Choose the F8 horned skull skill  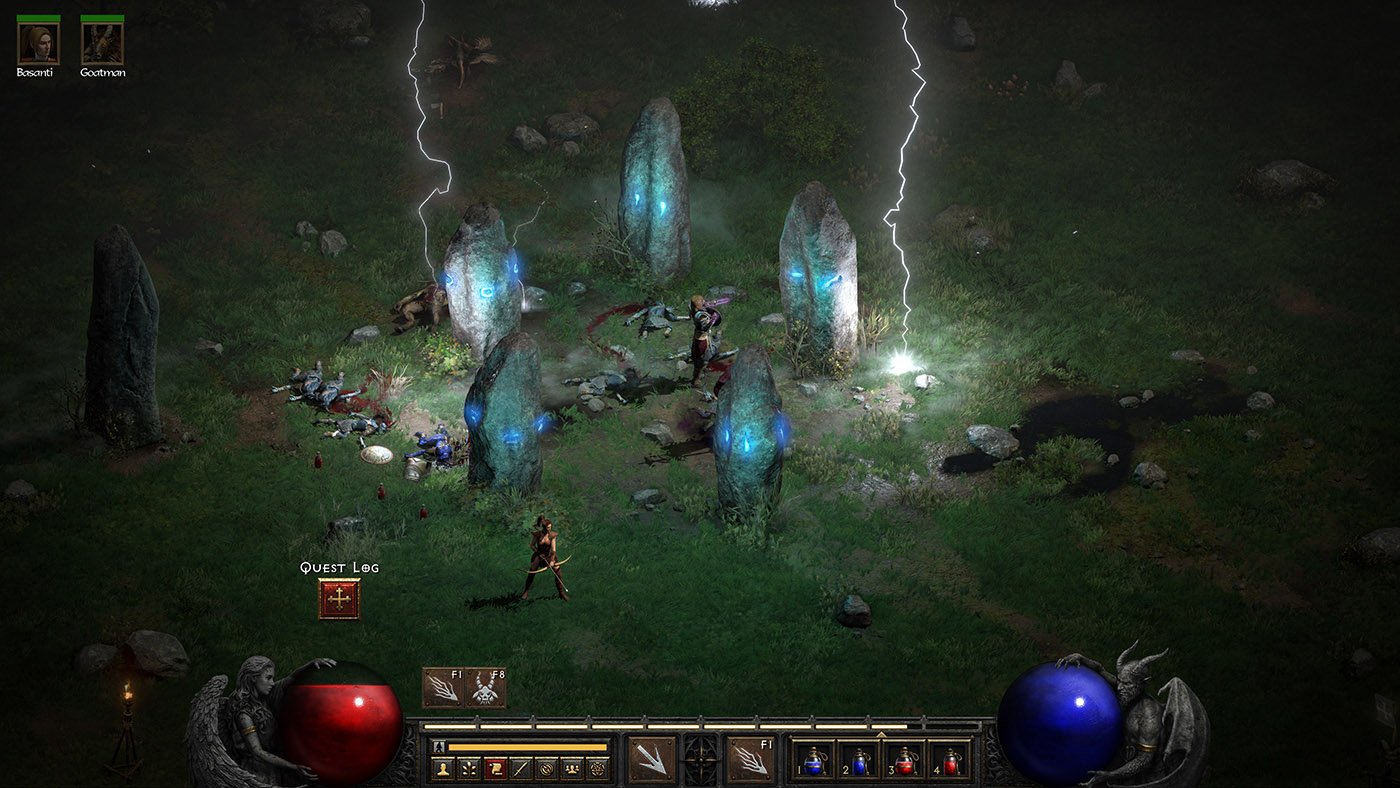pyautogui.click(x=485, y=688)
